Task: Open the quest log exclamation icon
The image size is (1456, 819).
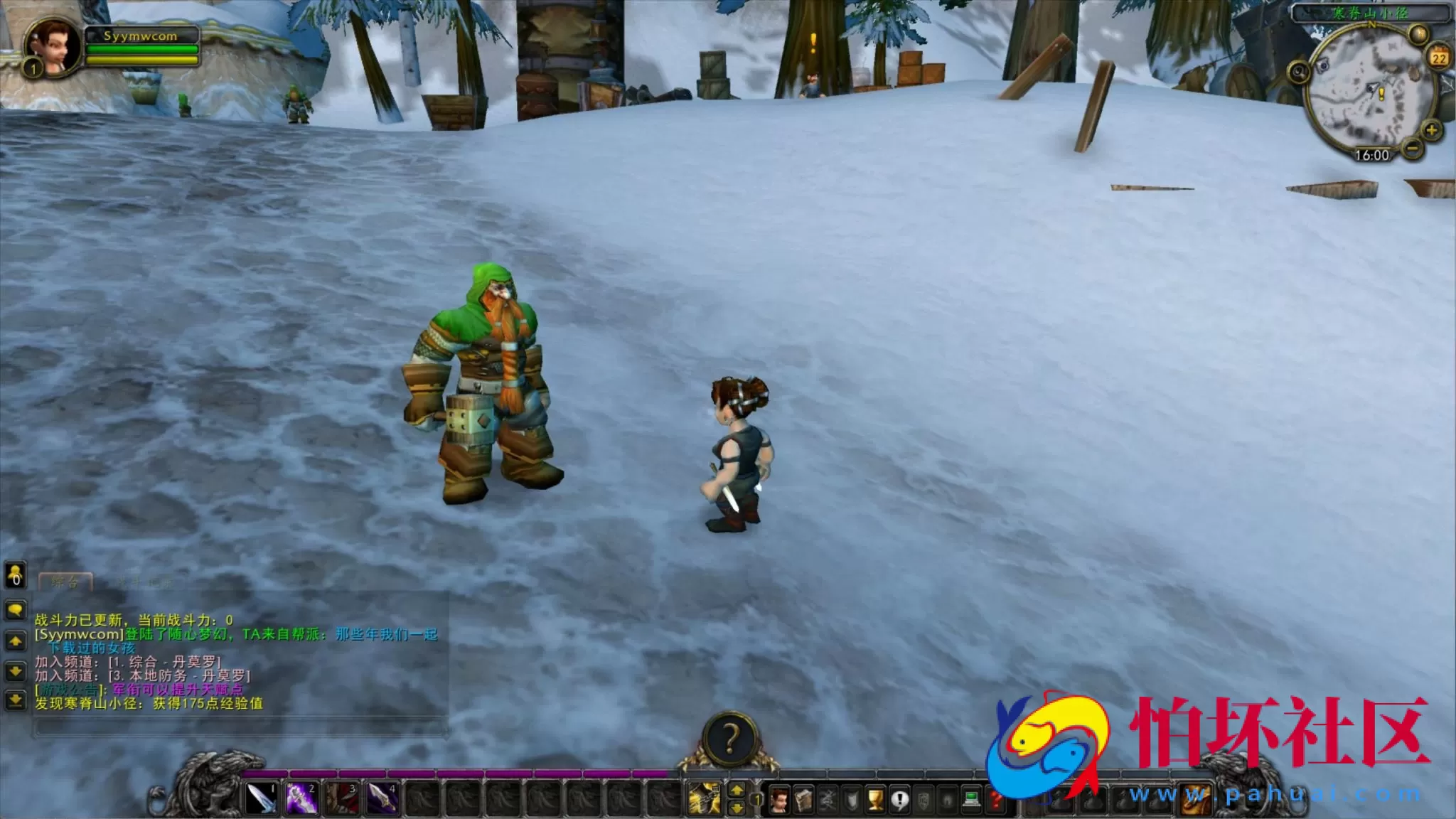Action: [899, 801]
